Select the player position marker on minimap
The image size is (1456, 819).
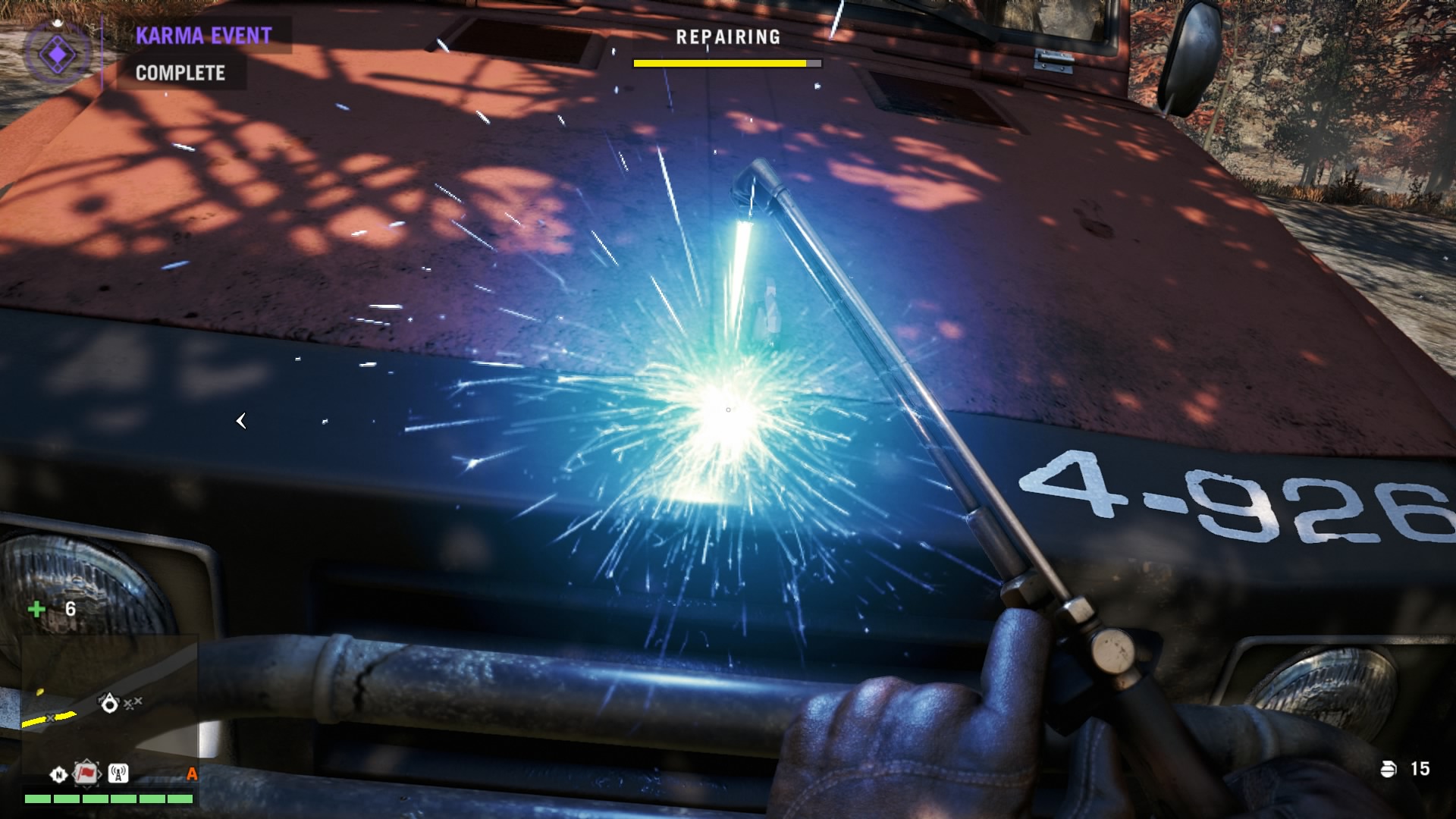[109, 704]
